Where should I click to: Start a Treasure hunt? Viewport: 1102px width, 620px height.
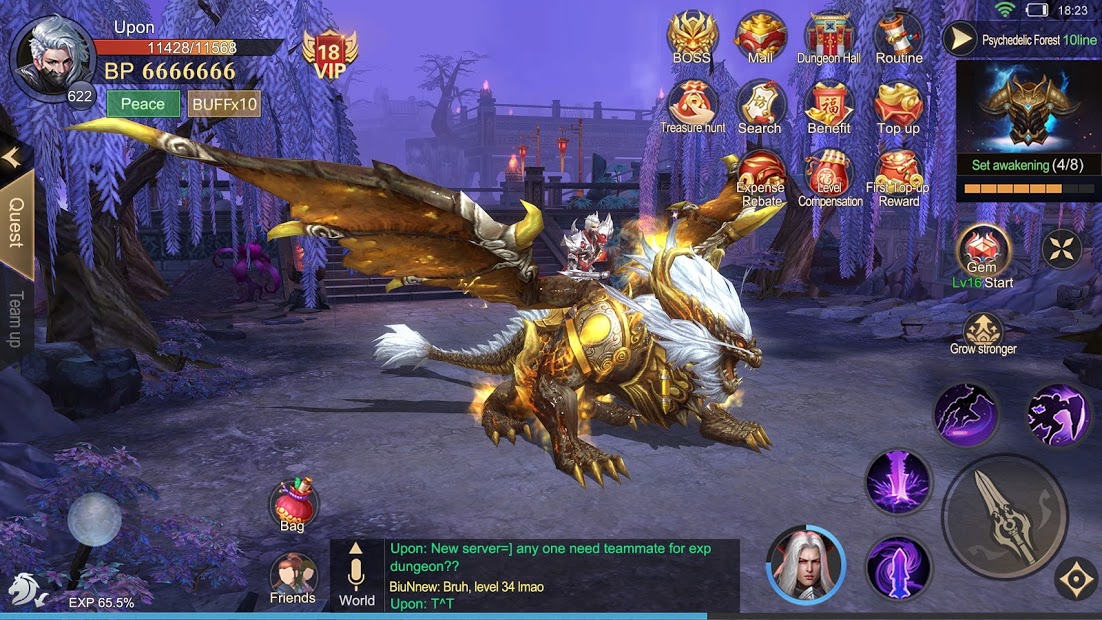(x=692, y=106)
